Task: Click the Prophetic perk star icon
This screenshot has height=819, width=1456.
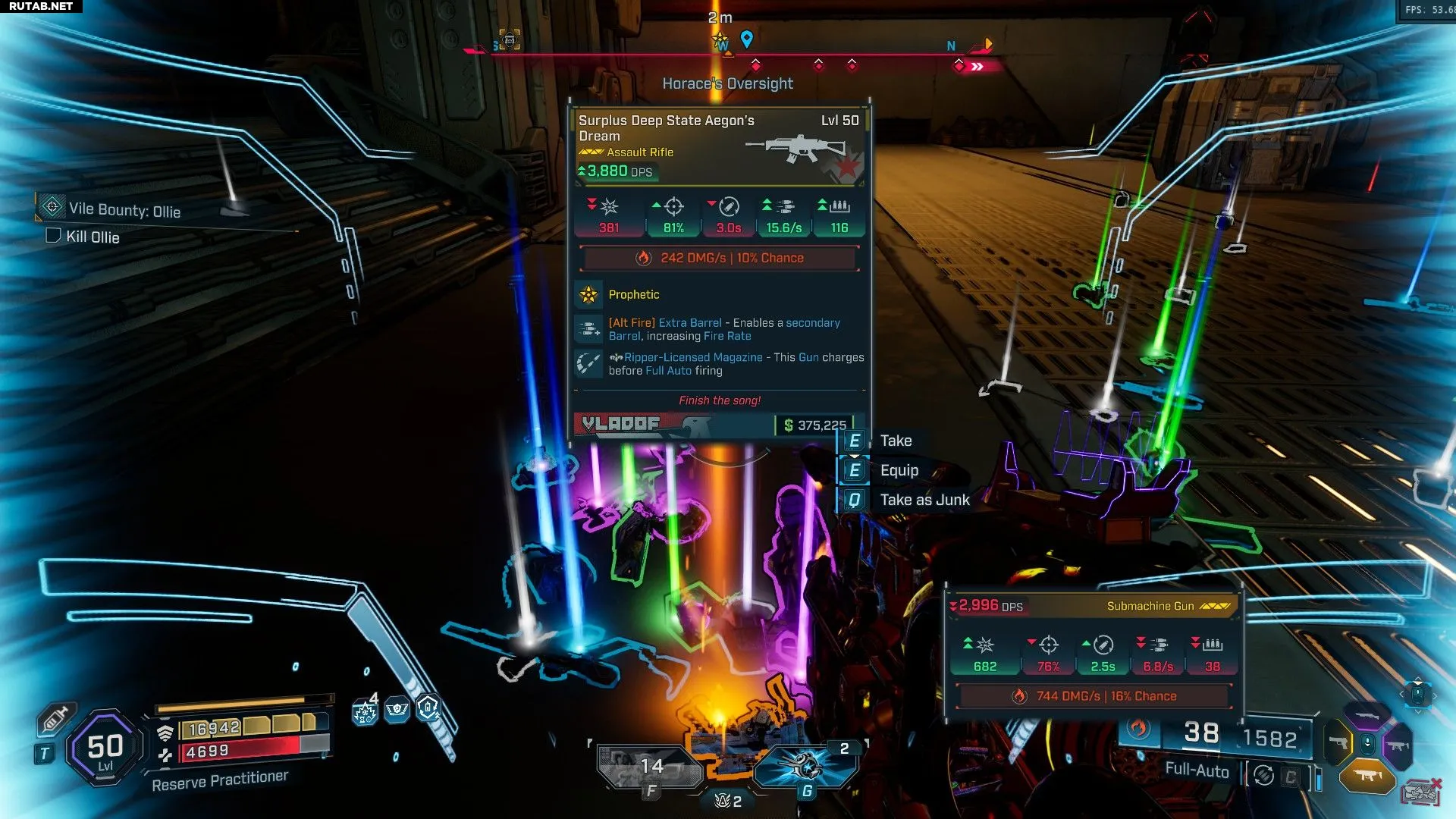Action: (589, 295)
